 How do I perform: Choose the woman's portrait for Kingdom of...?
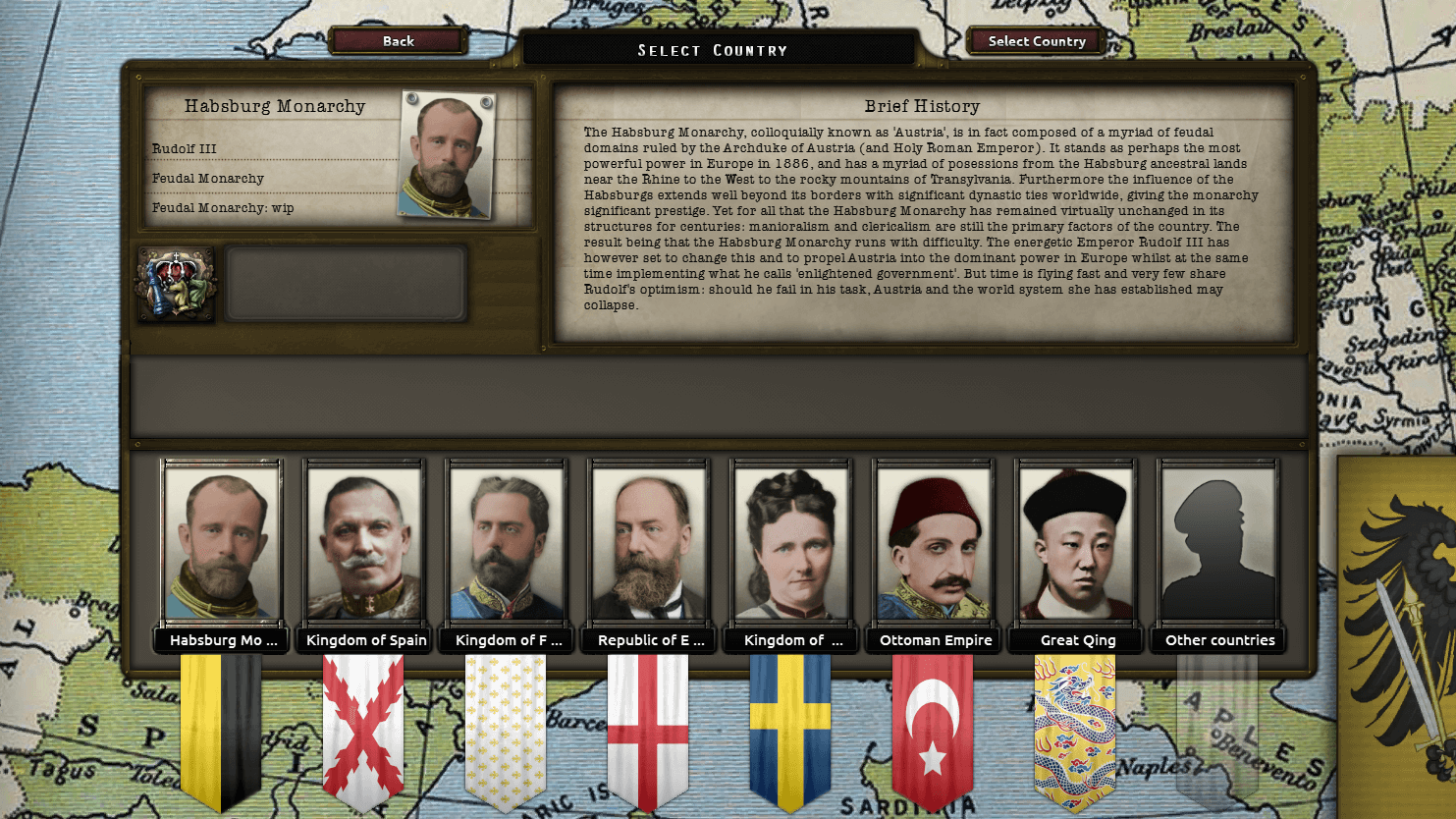(x=791, y=542)
